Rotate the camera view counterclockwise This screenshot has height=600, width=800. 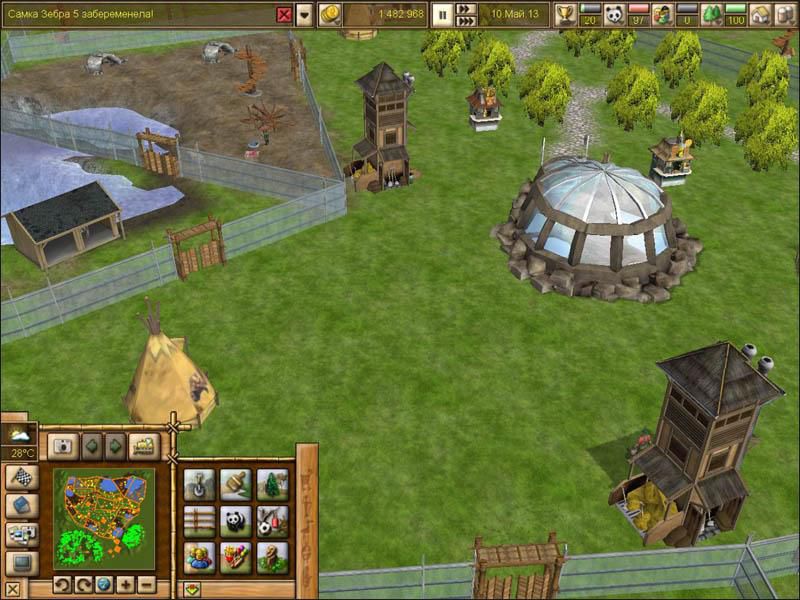click(x=62, y=584)
